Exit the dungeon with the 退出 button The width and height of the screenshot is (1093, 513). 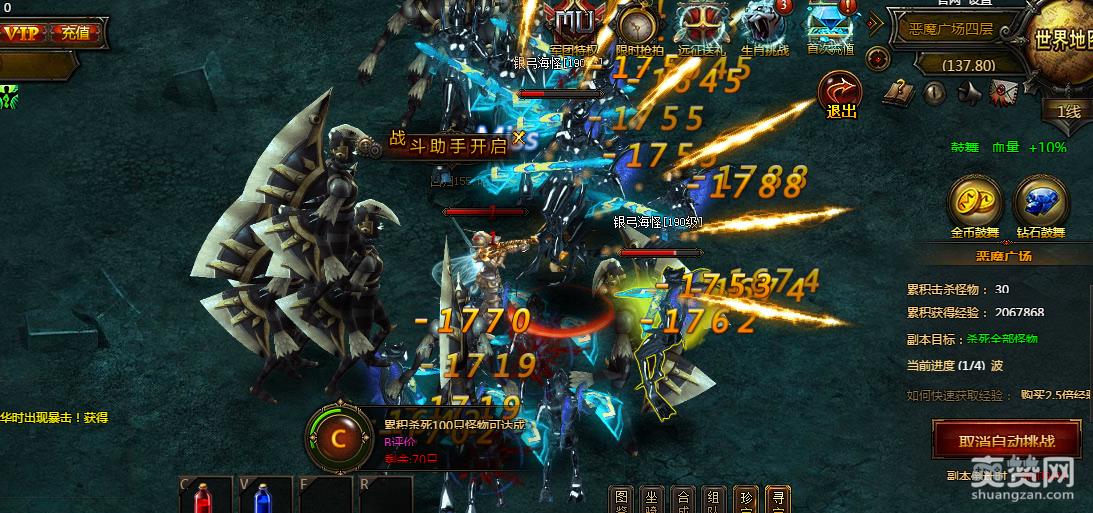[x=841, y=95]
